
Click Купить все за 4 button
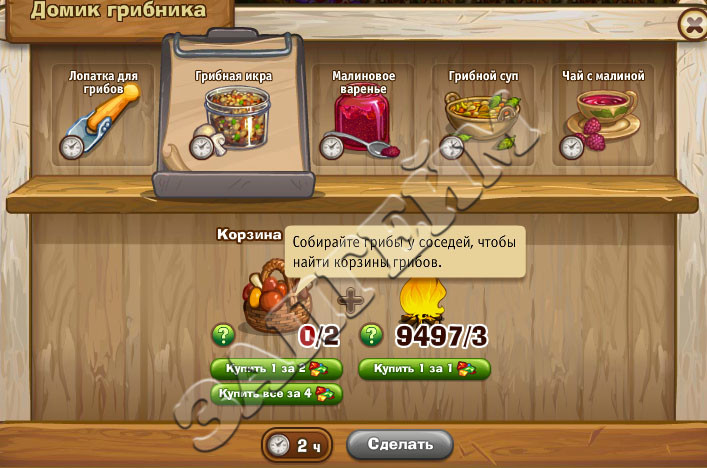tap(276, 393)
